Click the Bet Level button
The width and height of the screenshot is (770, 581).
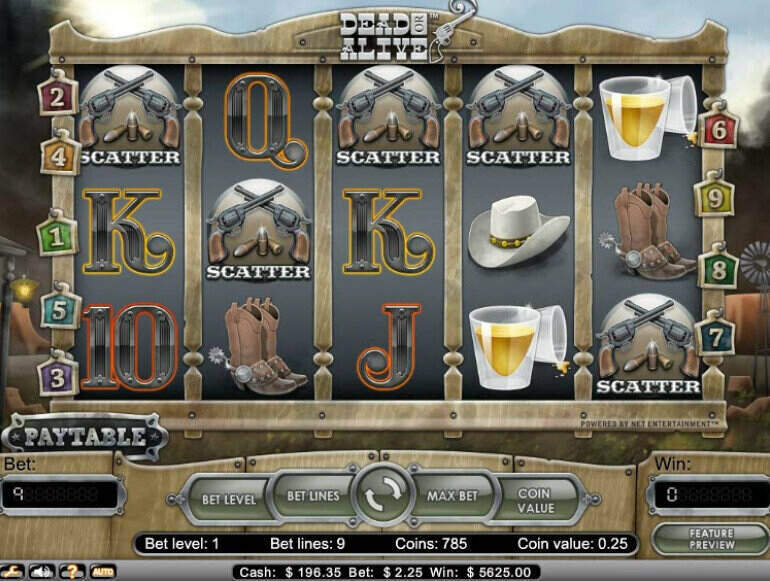(229, 499)
